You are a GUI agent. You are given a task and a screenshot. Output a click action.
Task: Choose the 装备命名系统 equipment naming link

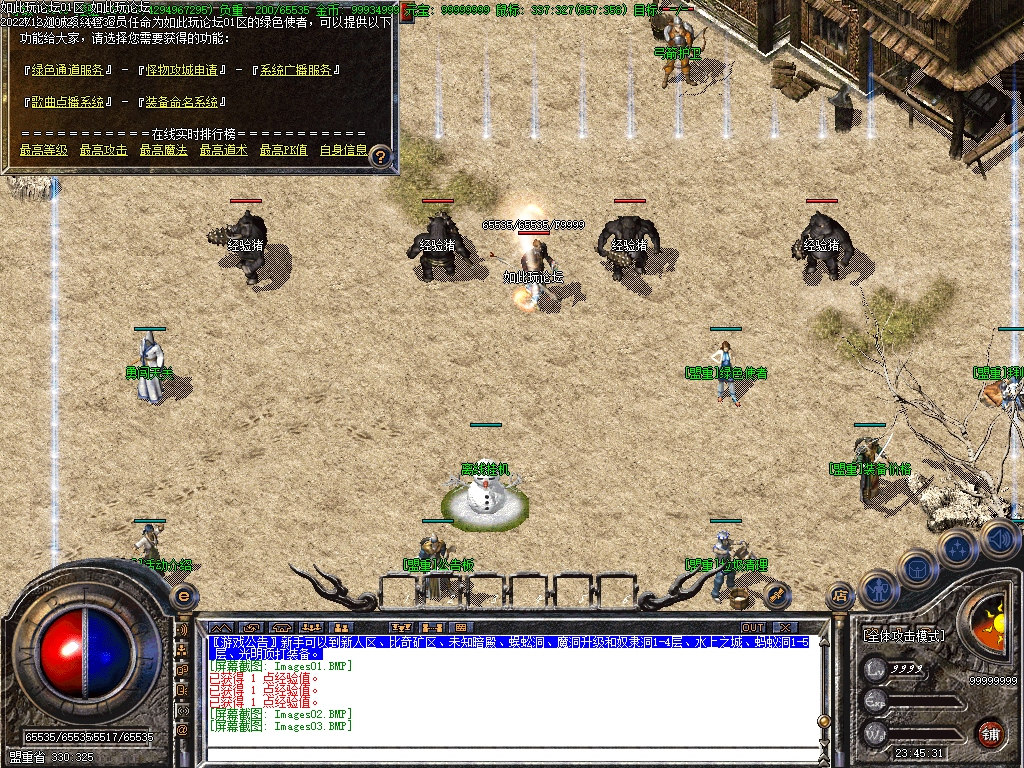185,102
